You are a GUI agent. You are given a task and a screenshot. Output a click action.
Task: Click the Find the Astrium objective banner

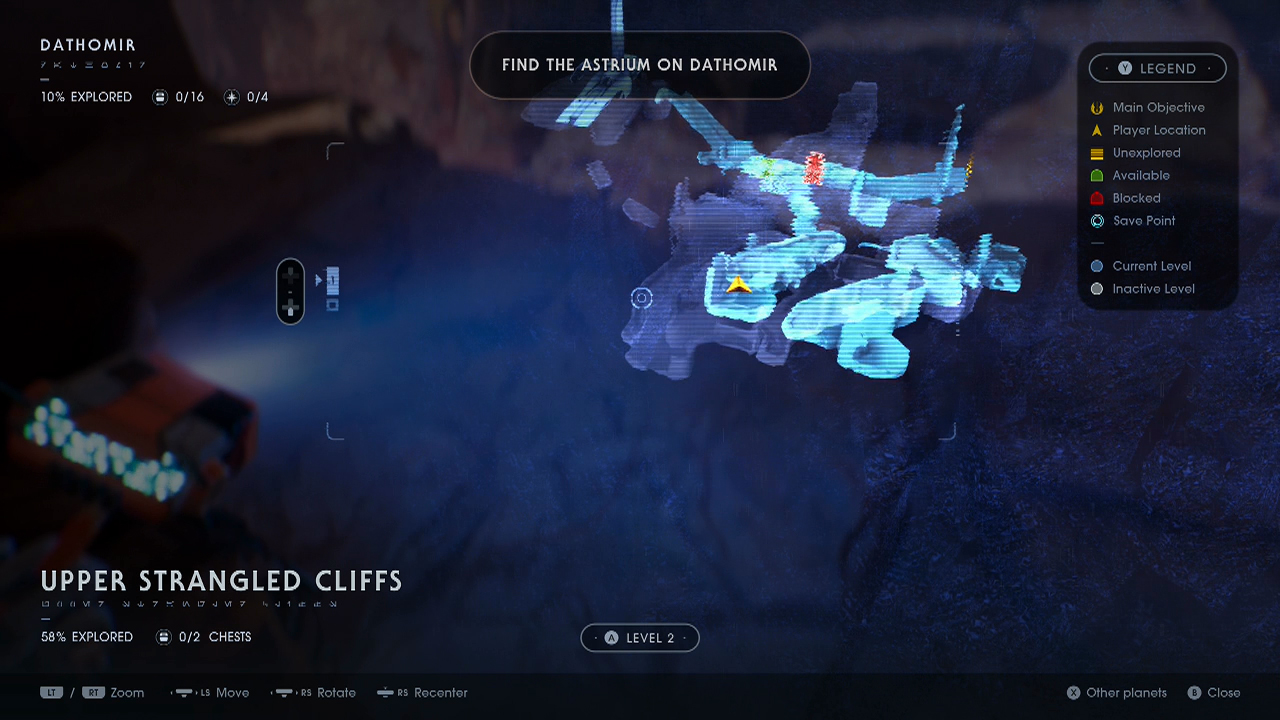[639, 65]
